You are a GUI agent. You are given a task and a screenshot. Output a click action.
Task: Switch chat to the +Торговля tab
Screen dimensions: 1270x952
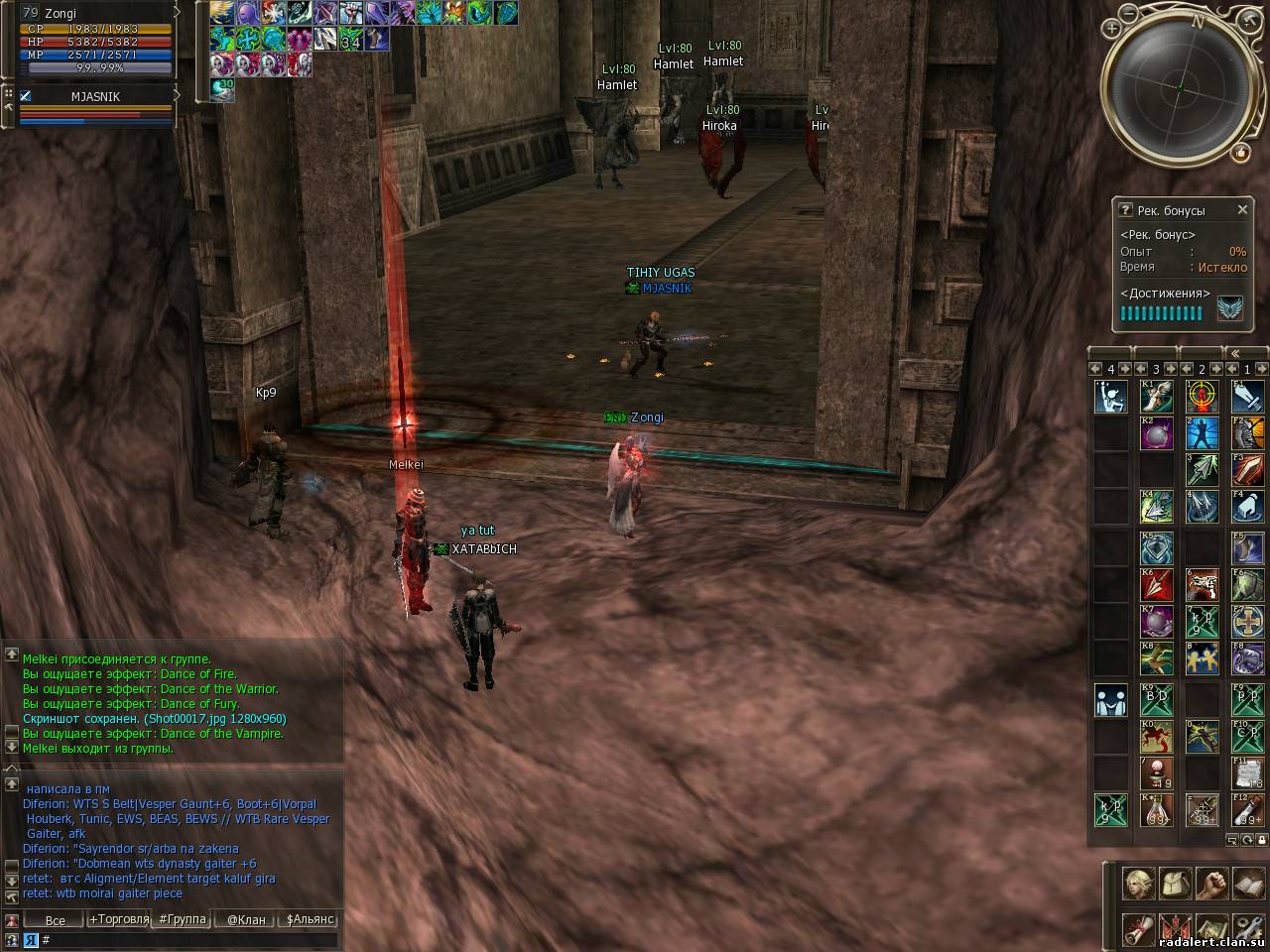(x=119, y=919)
